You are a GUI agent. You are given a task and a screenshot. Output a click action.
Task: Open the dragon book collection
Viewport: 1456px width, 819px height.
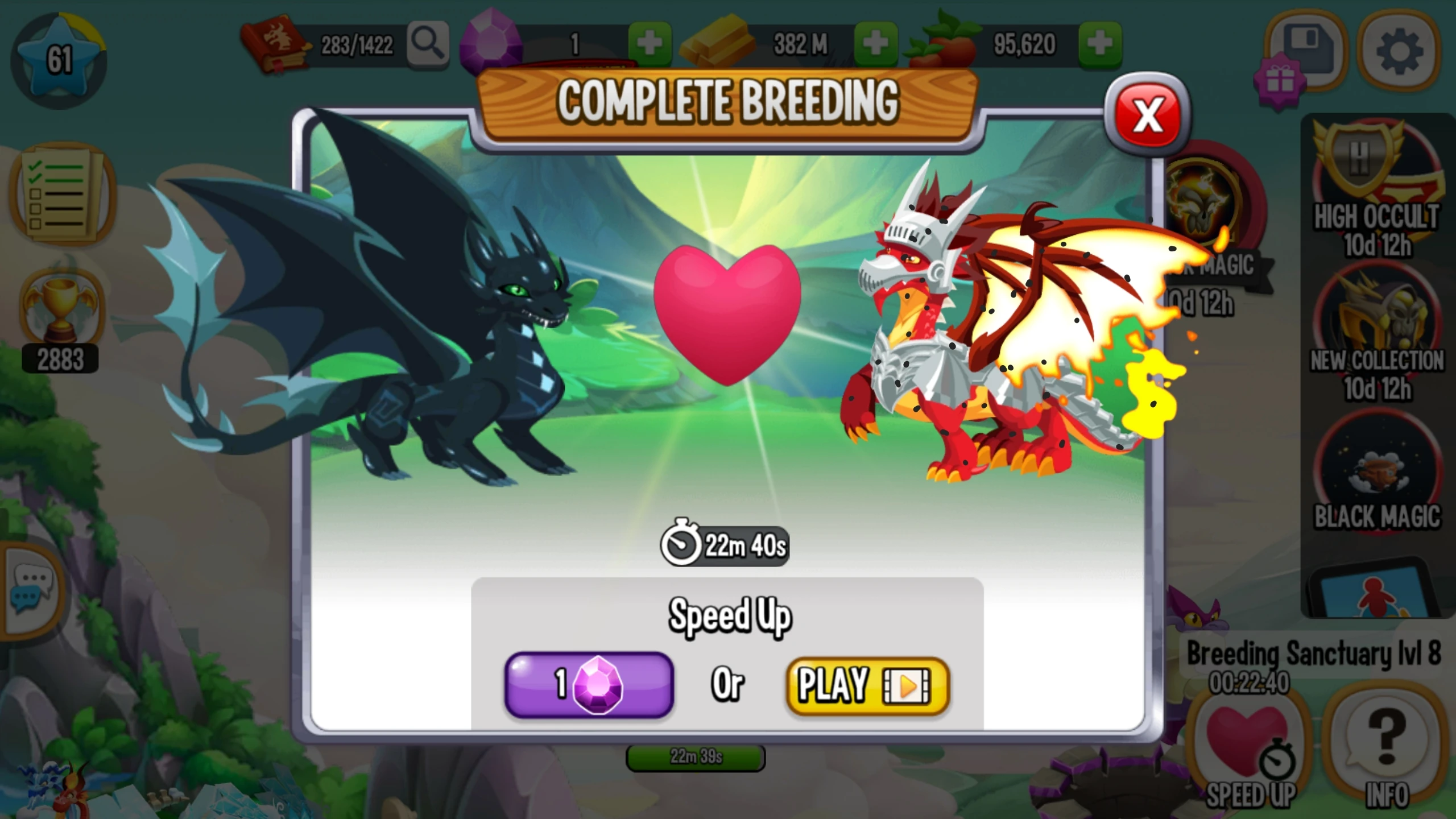277,43
